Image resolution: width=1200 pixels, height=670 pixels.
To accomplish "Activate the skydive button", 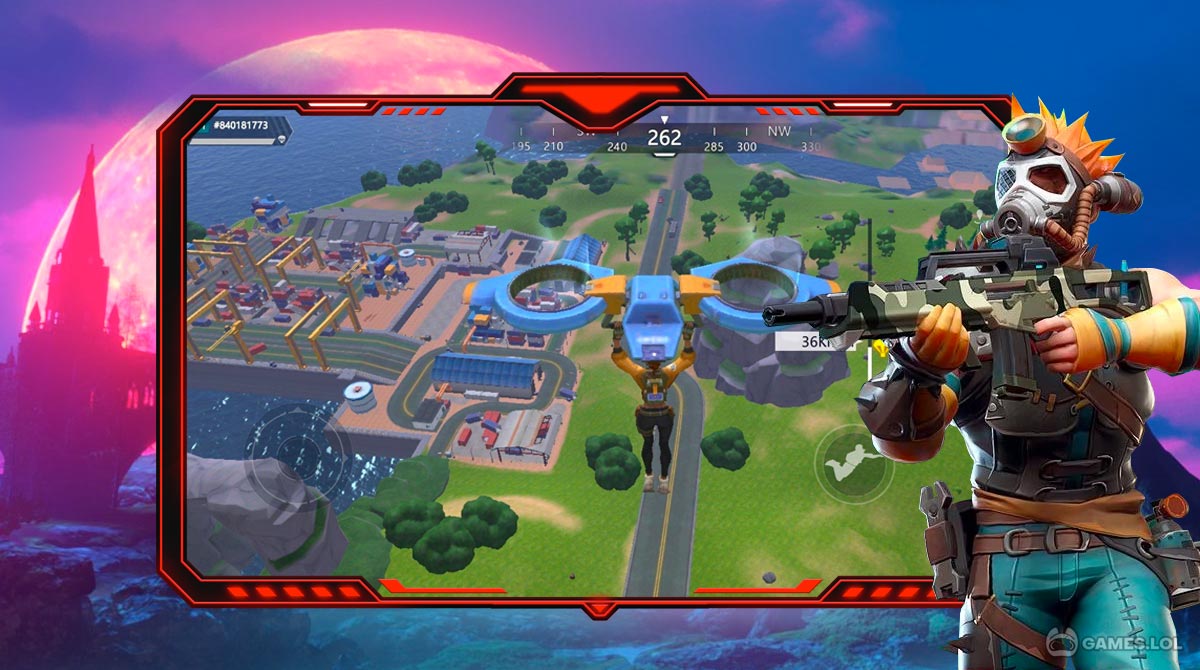I will click(853, 464).
